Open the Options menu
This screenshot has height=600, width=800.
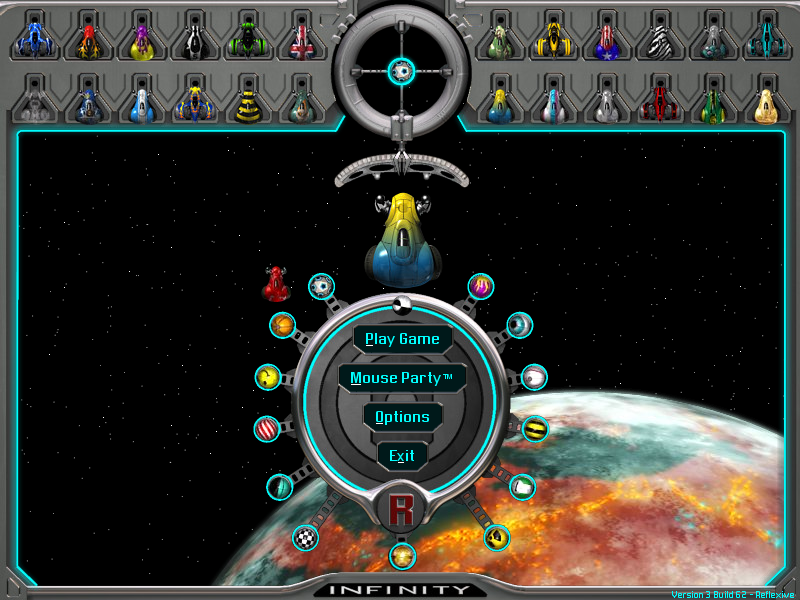pos(402,417)
